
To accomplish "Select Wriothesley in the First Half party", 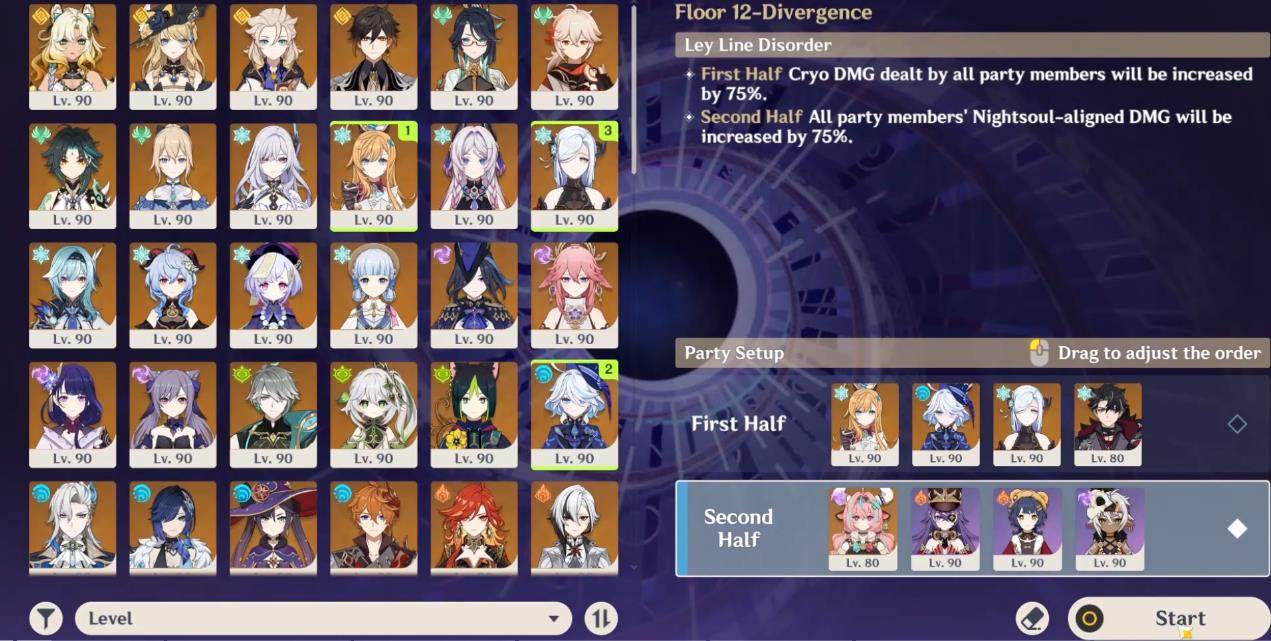I will point(1108,423).
